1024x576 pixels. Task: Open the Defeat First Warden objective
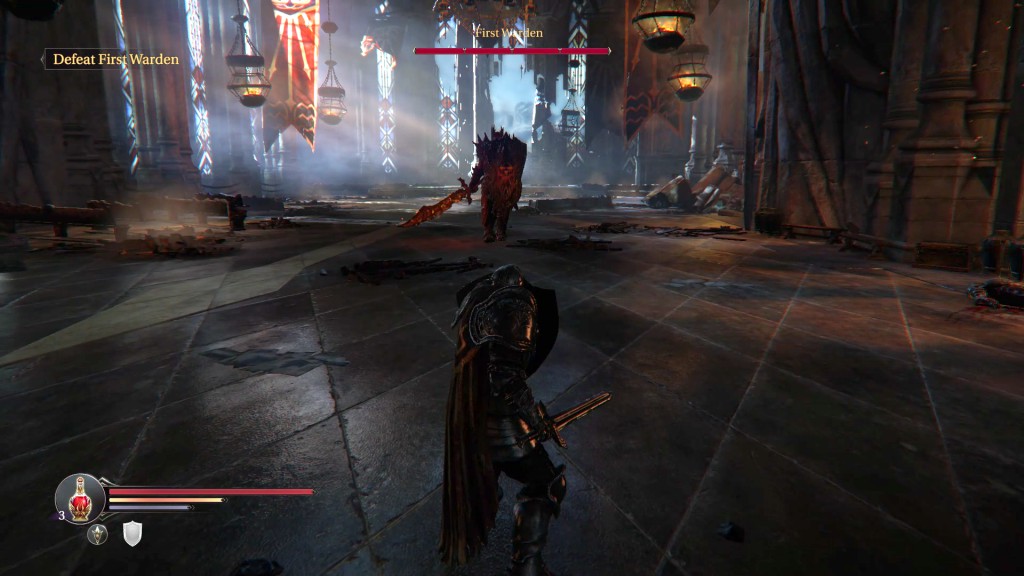(115, 60)
